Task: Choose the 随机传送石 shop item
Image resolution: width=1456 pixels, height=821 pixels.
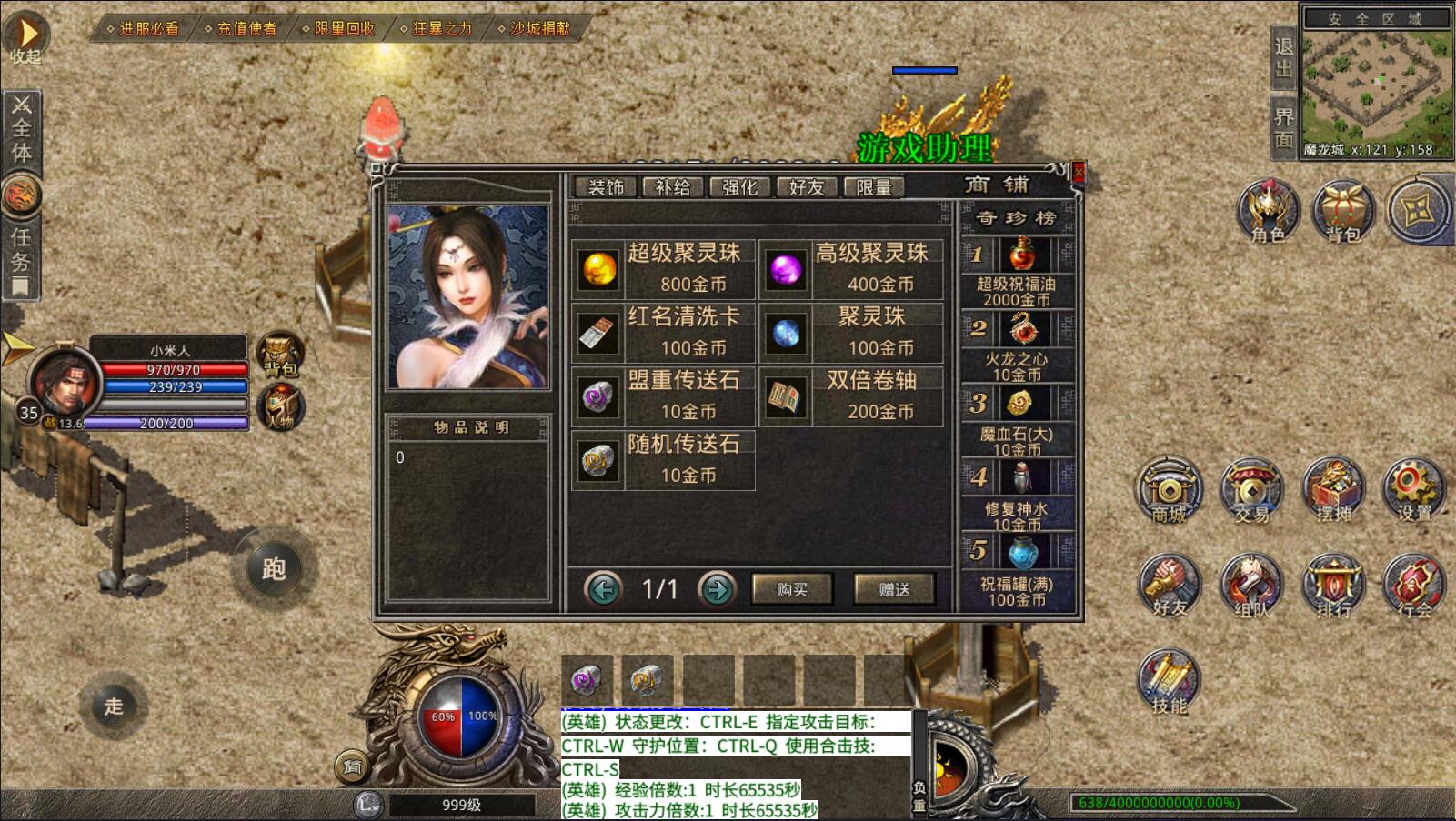Action: [x=664, y=460]
